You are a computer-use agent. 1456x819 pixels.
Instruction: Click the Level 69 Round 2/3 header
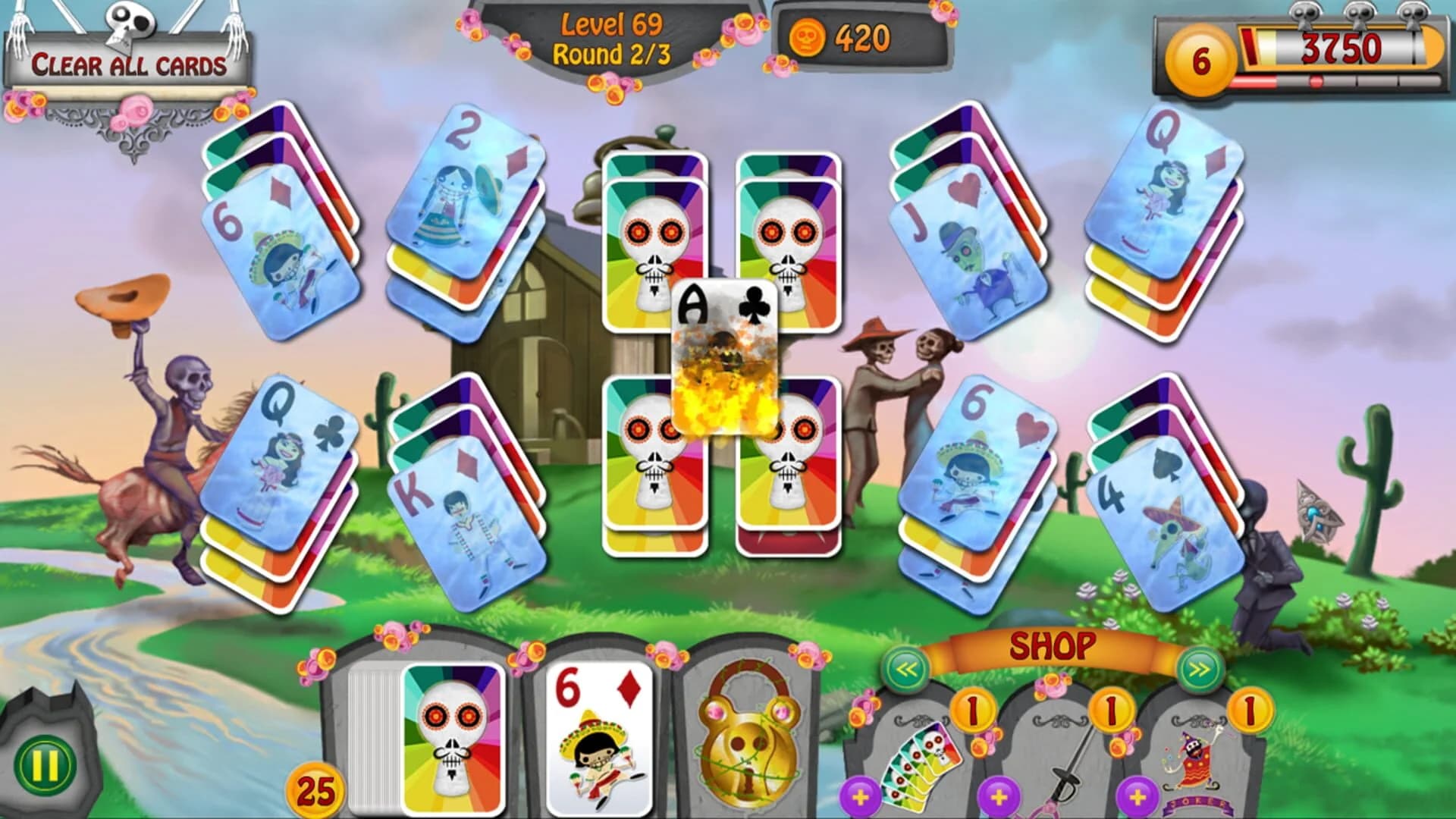(614, 38)
